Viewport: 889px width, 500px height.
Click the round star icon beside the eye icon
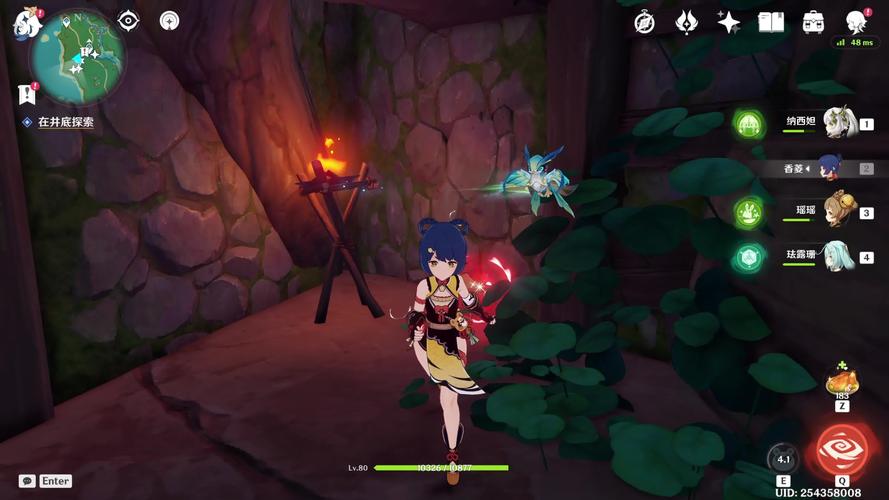pyautogui.click(x=169, y=21)
